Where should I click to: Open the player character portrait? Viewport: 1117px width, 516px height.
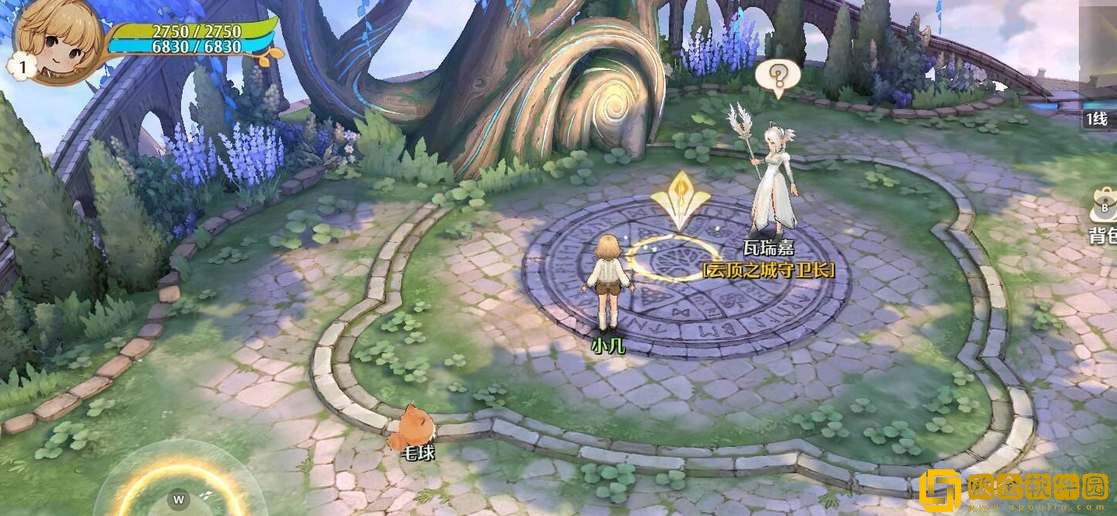(58, 38)
